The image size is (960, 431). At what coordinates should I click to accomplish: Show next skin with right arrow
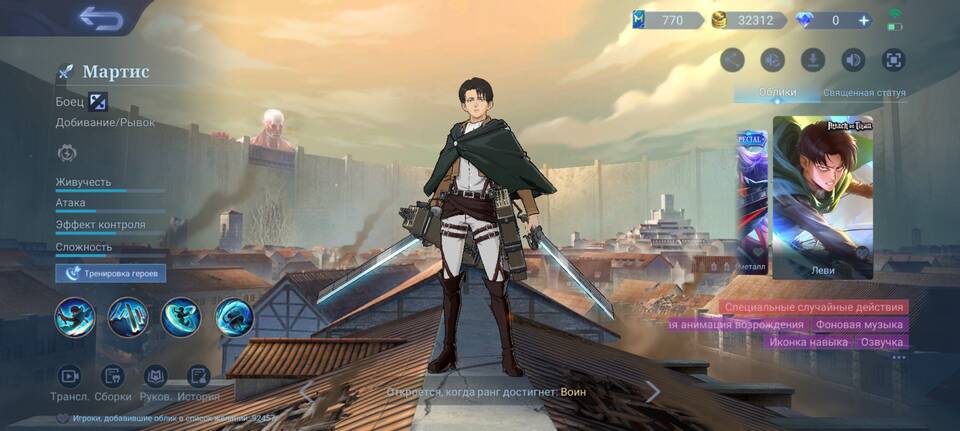coord(652,391)
